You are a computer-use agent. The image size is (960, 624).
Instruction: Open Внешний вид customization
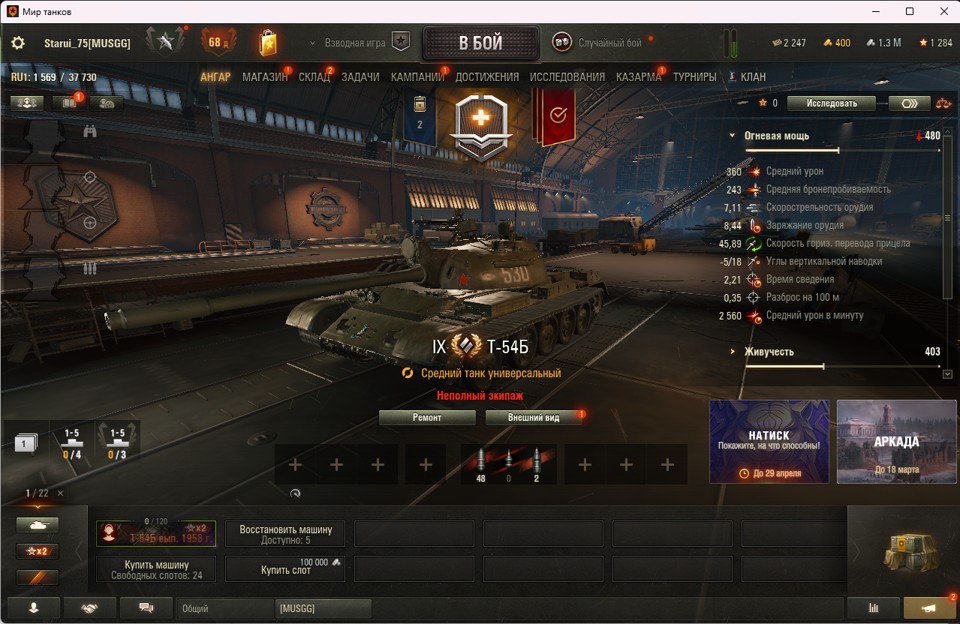(x=533, y=418)
